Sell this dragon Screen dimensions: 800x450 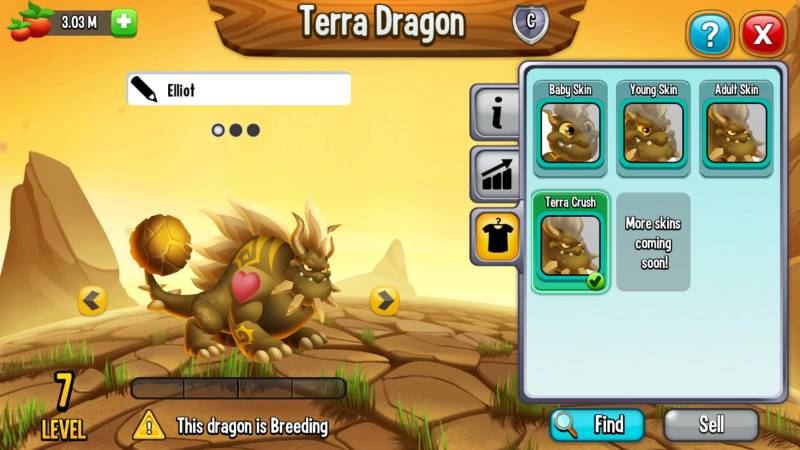tap(711, 424)
